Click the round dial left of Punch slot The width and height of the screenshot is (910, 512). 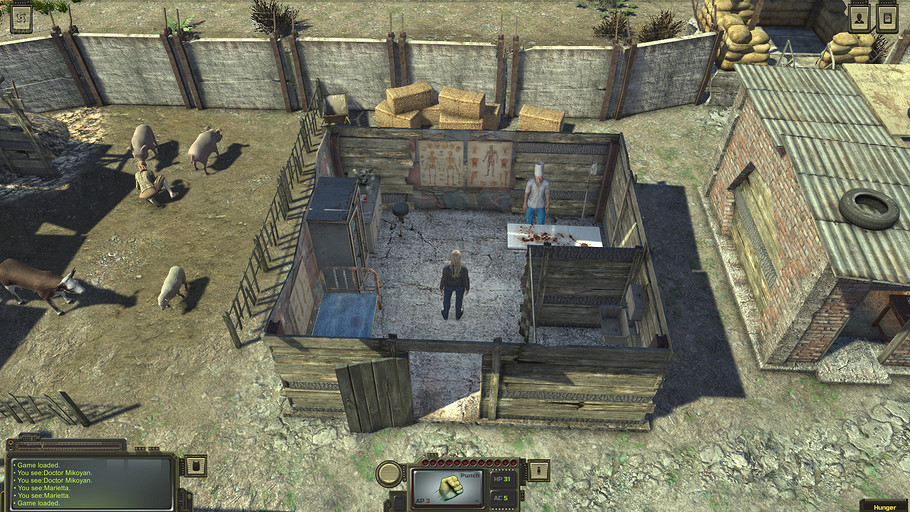[x=389, y=474]
